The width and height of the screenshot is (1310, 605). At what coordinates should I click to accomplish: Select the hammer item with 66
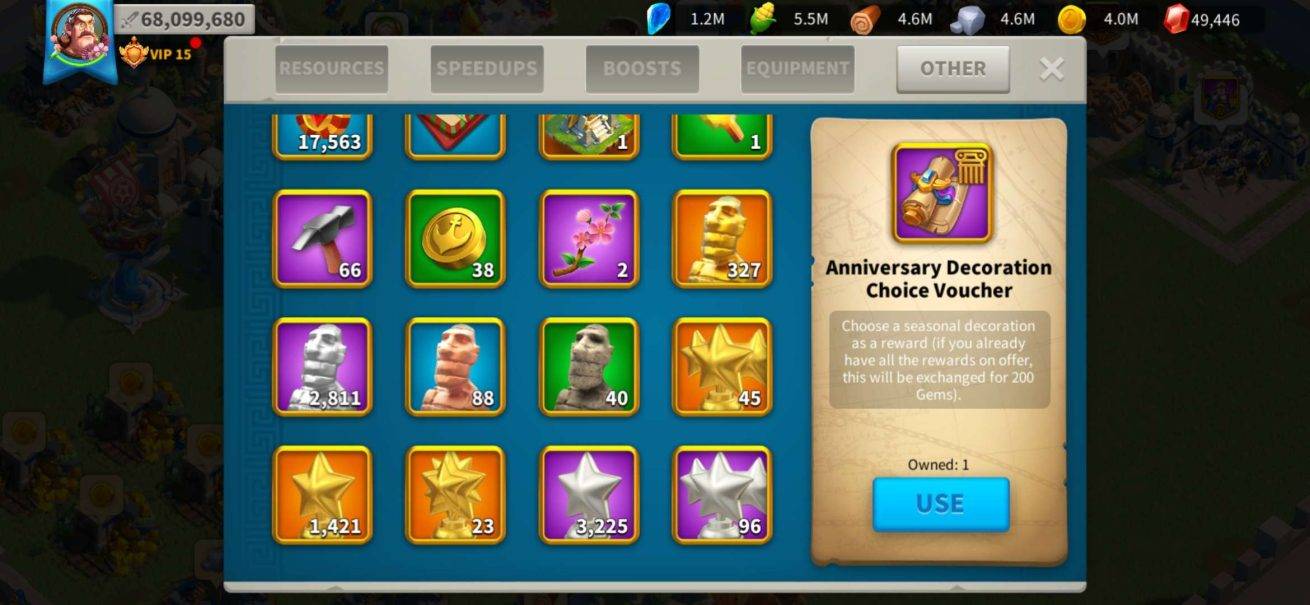point(322,239)
